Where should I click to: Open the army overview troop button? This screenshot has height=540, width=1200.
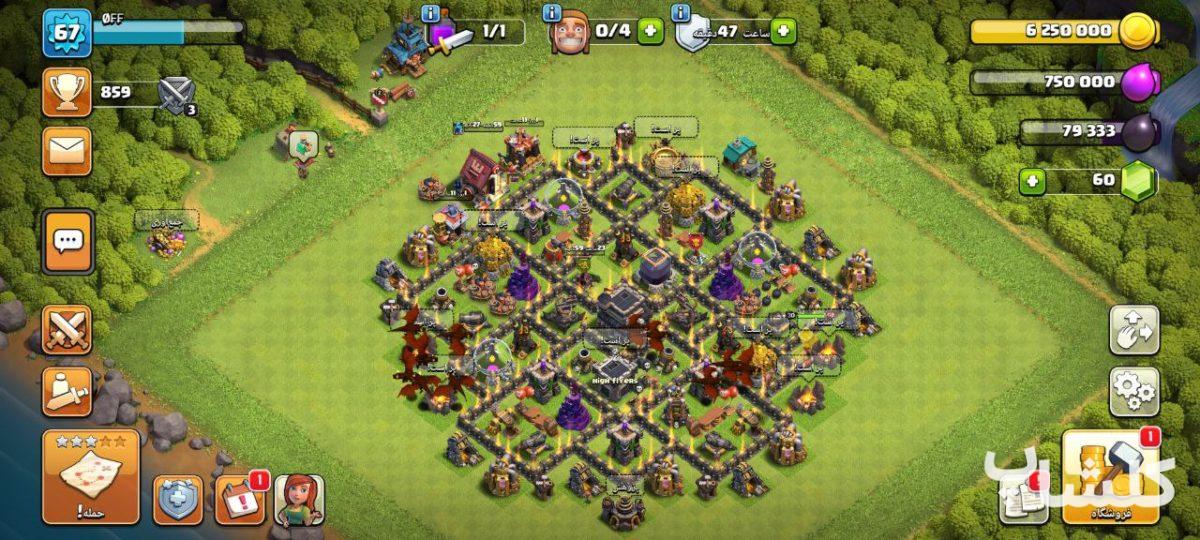67,391
